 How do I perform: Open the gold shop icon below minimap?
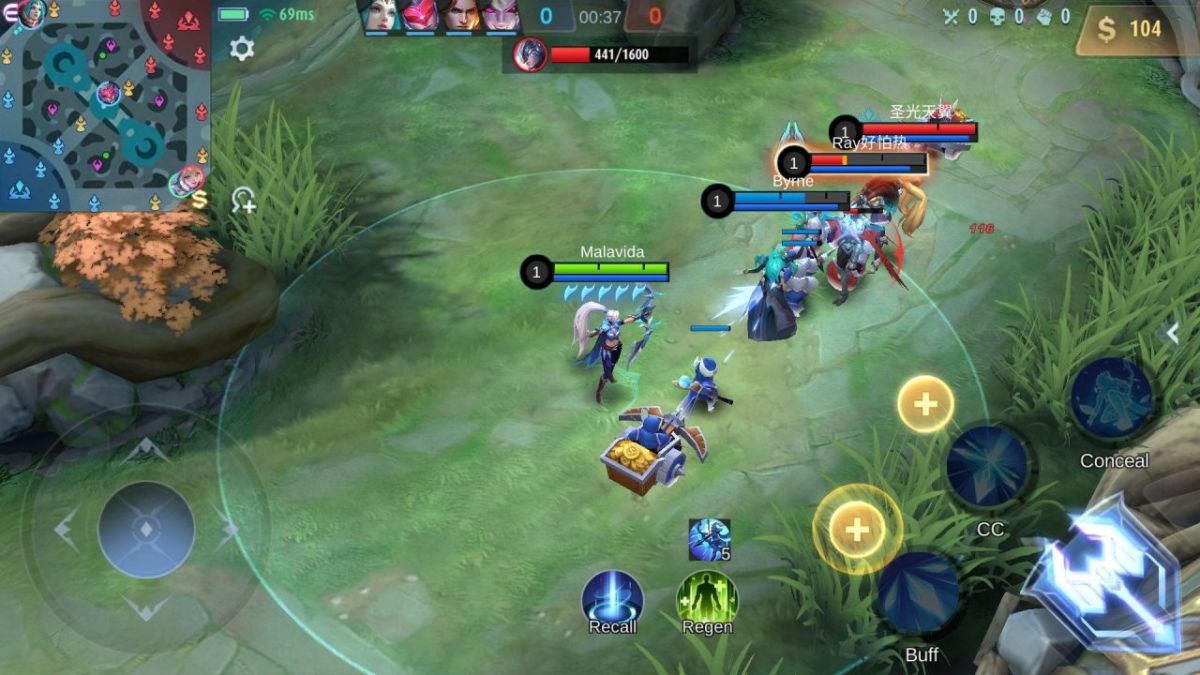[x=199, y=200]
